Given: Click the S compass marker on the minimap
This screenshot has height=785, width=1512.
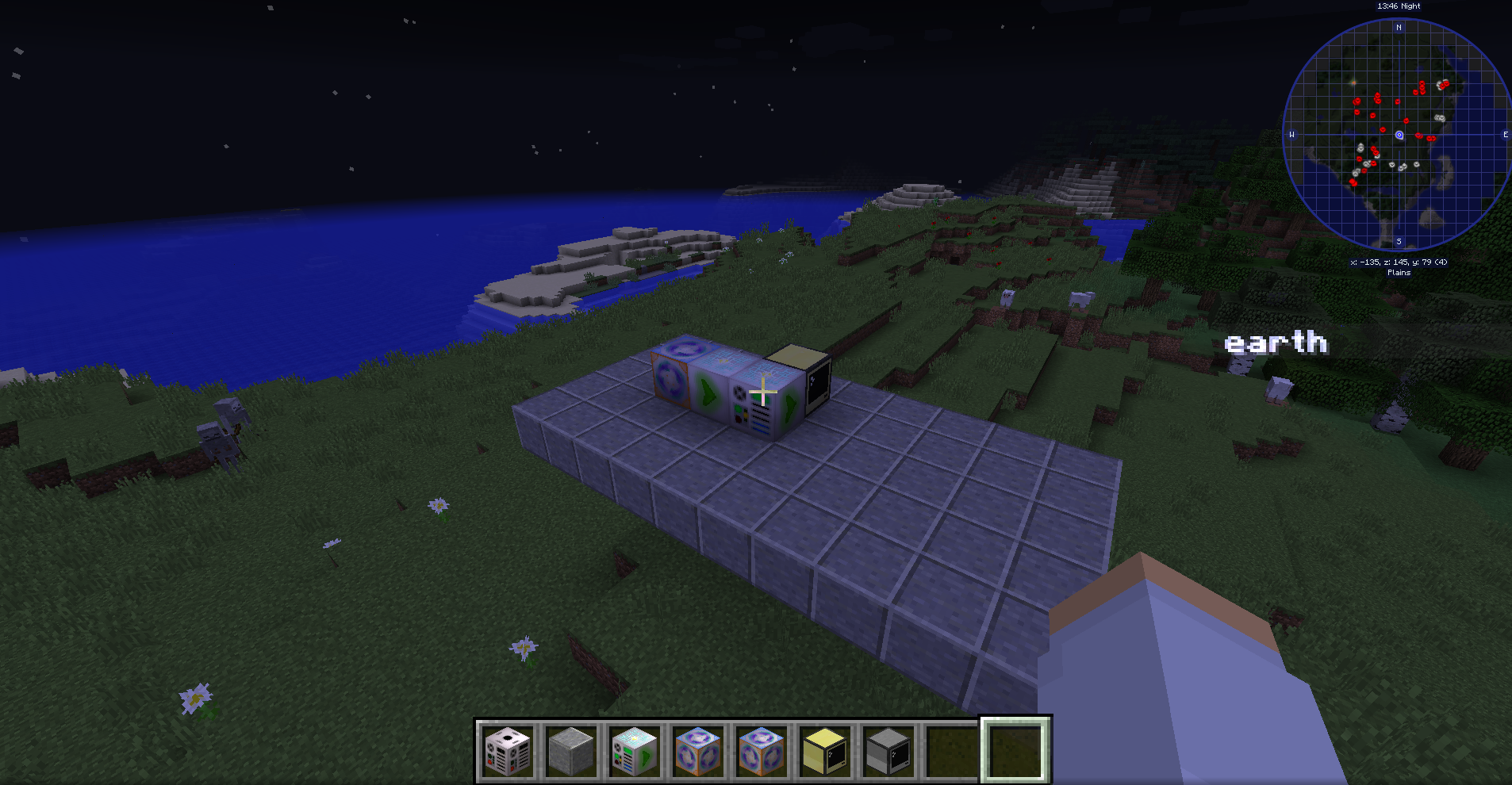Looking at the screenshot, I should [1399, 243].
